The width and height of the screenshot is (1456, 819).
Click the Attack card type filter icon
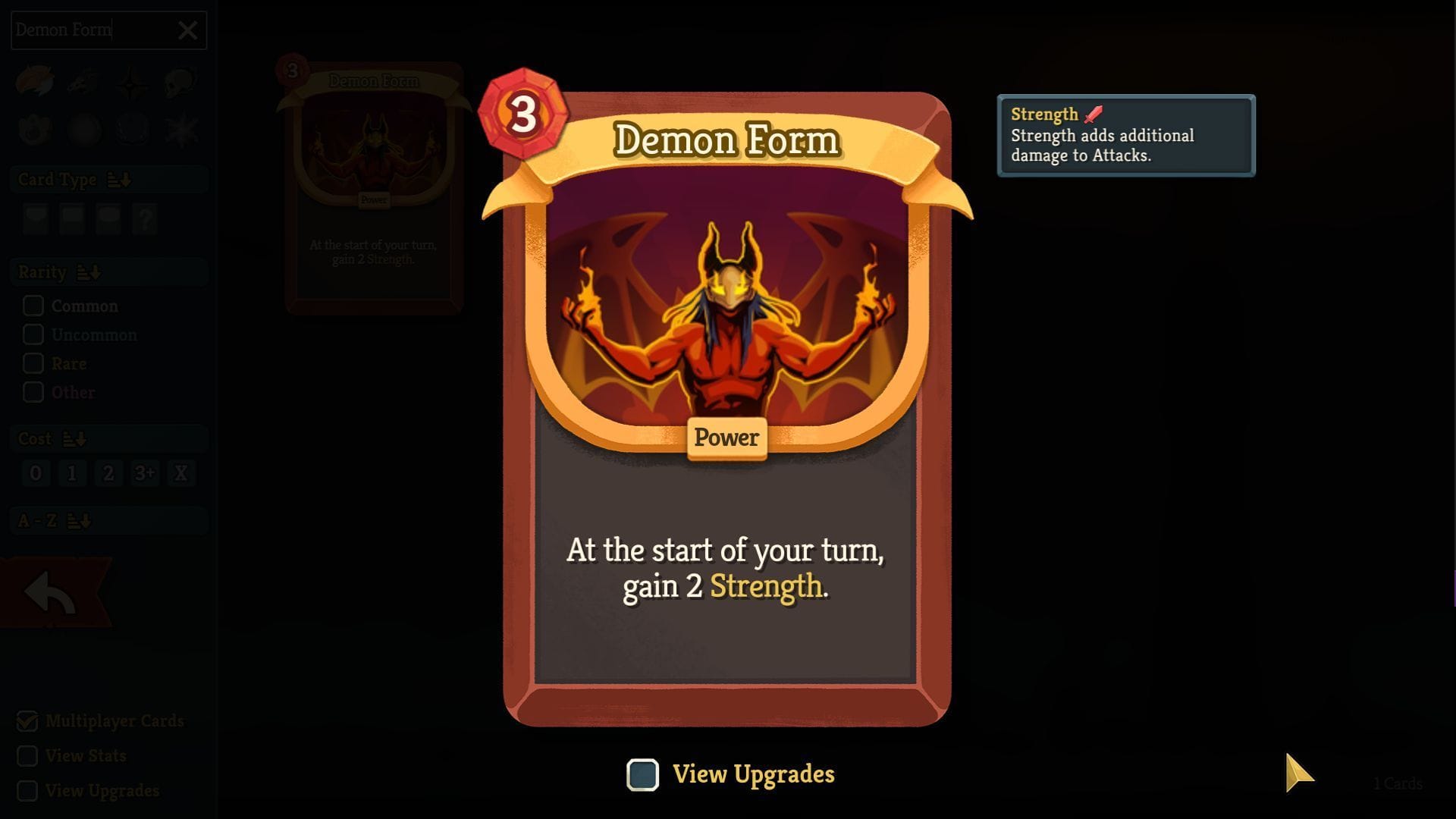(x=36, y=220)
